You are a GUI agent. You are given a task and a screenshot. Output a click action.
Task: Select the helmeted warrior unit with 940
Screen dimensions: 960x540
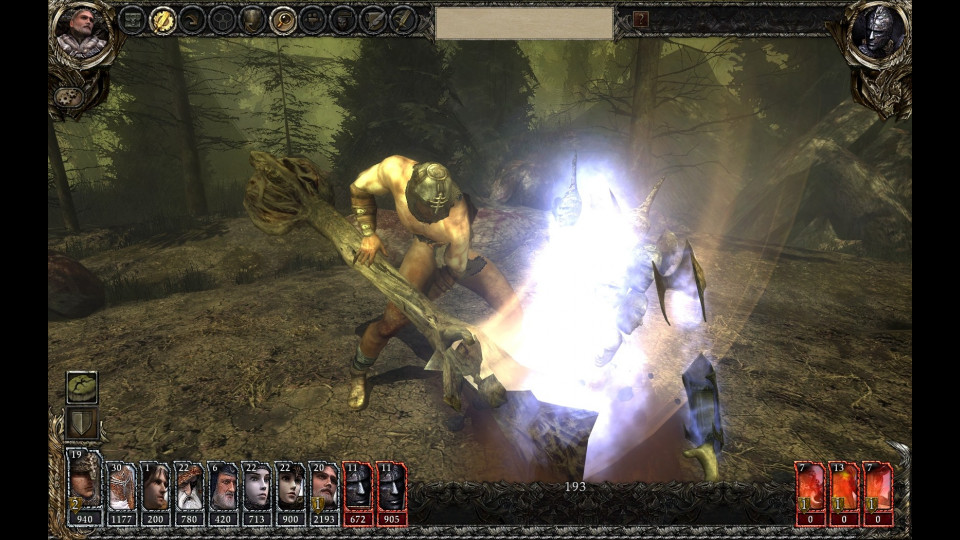click(x=84, y=487)
